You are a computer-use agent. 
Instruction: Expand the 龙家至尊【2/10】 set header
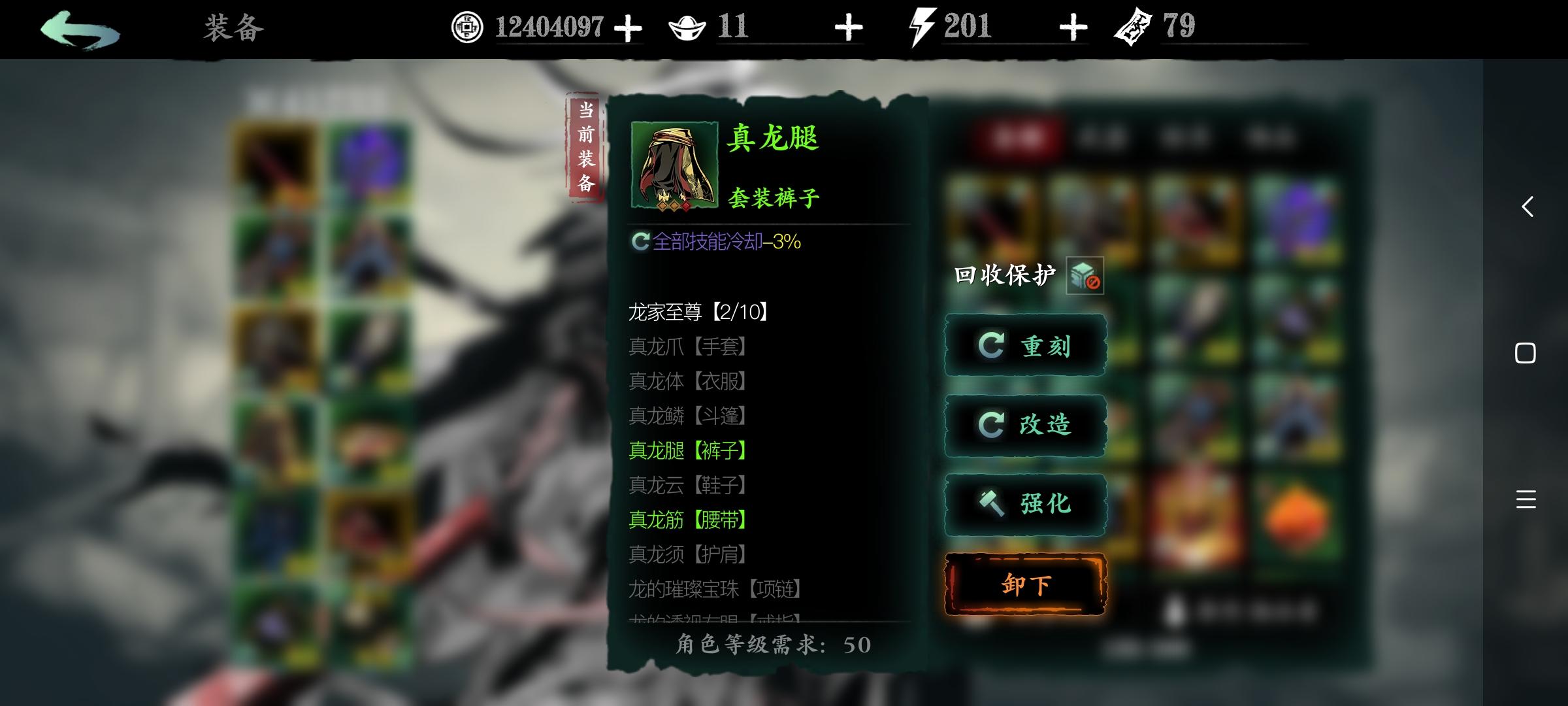[696, 310]
